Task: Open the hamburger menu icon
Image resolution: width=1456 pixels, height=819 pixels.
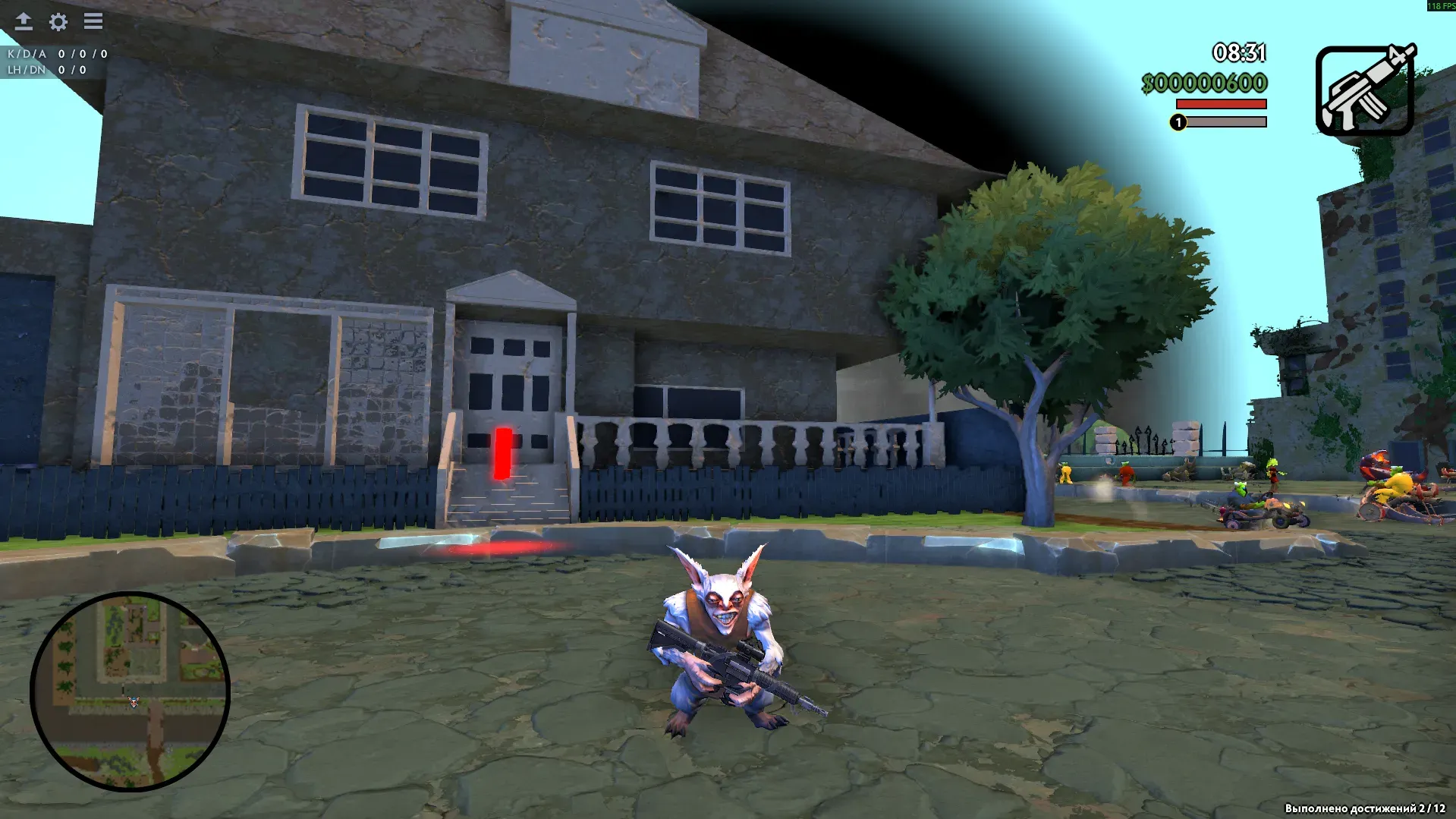Action: click(93, 22)
